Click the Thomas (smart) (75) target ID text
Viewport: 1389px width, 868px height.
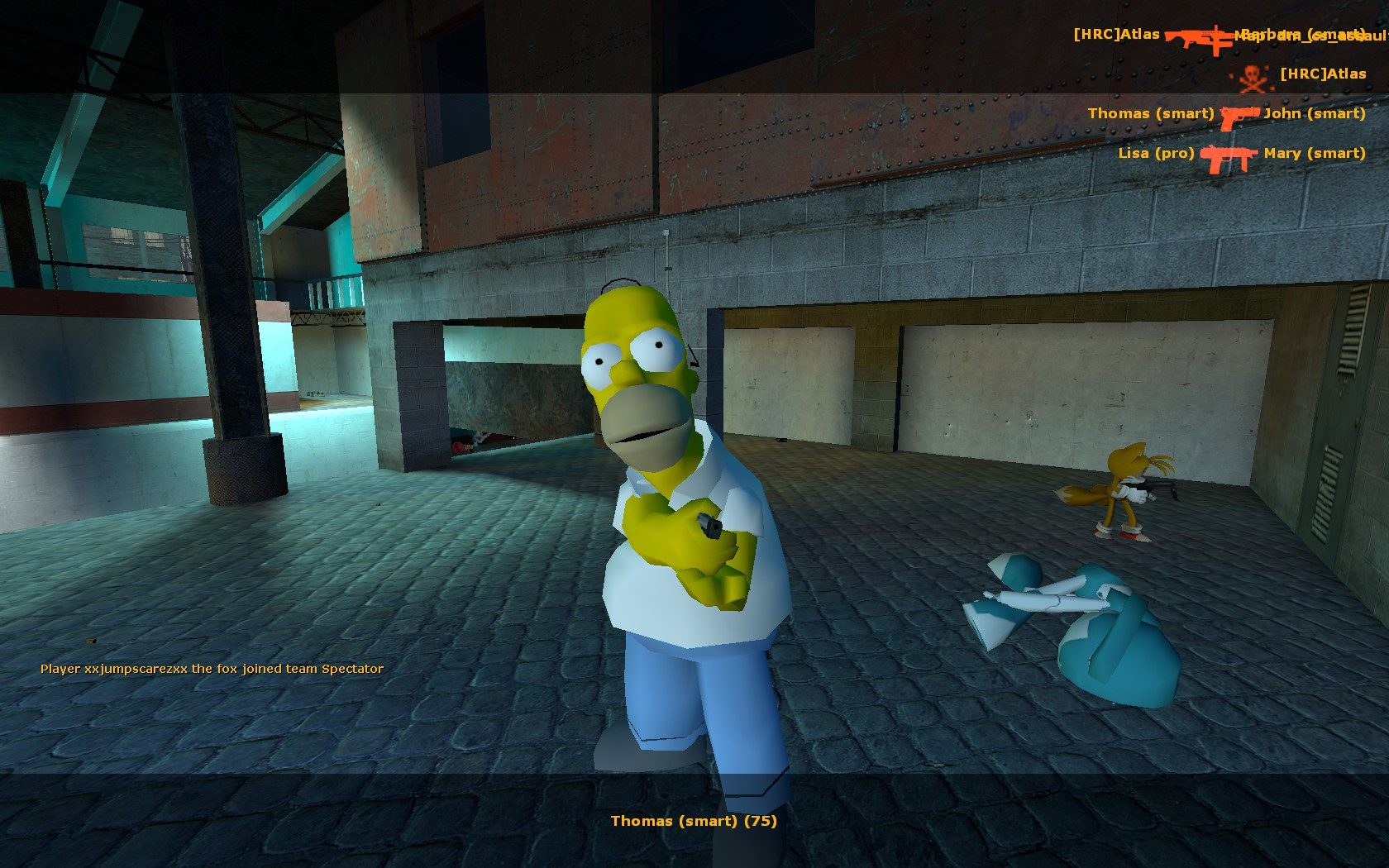(693, 821)
